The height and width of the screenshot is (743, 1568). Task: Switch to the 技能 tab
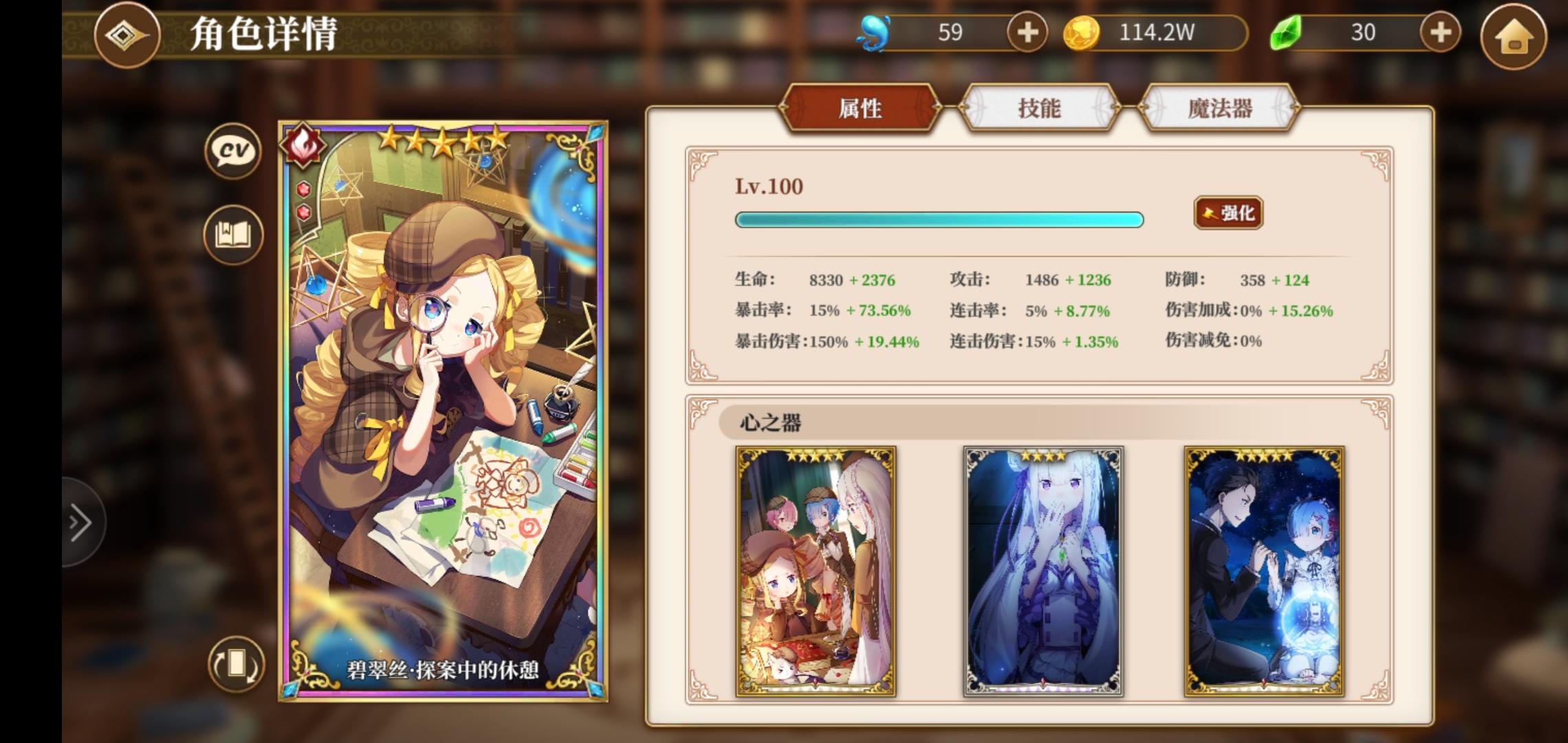1040,108
